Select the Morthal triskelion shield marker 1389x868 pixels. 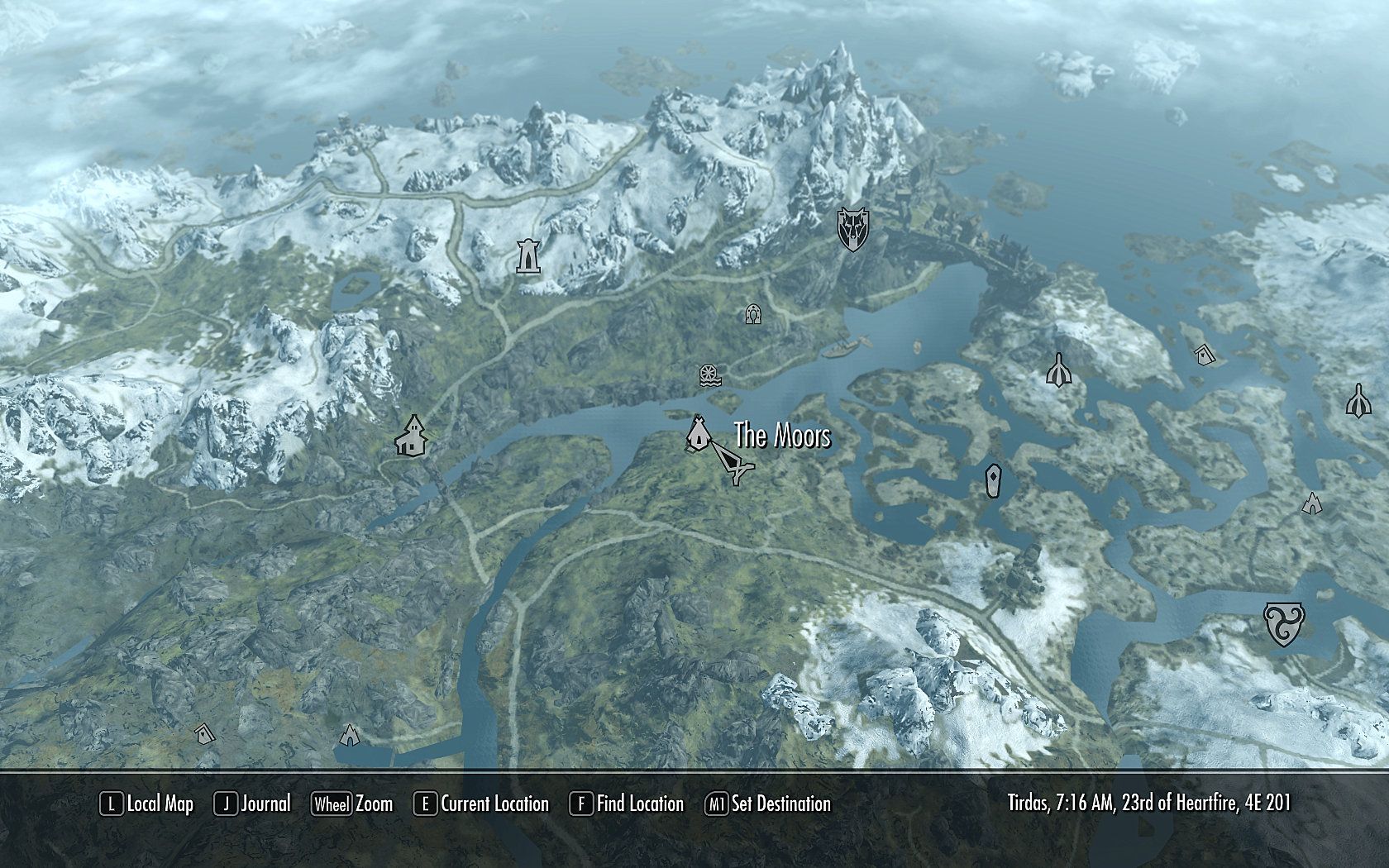1284,623
